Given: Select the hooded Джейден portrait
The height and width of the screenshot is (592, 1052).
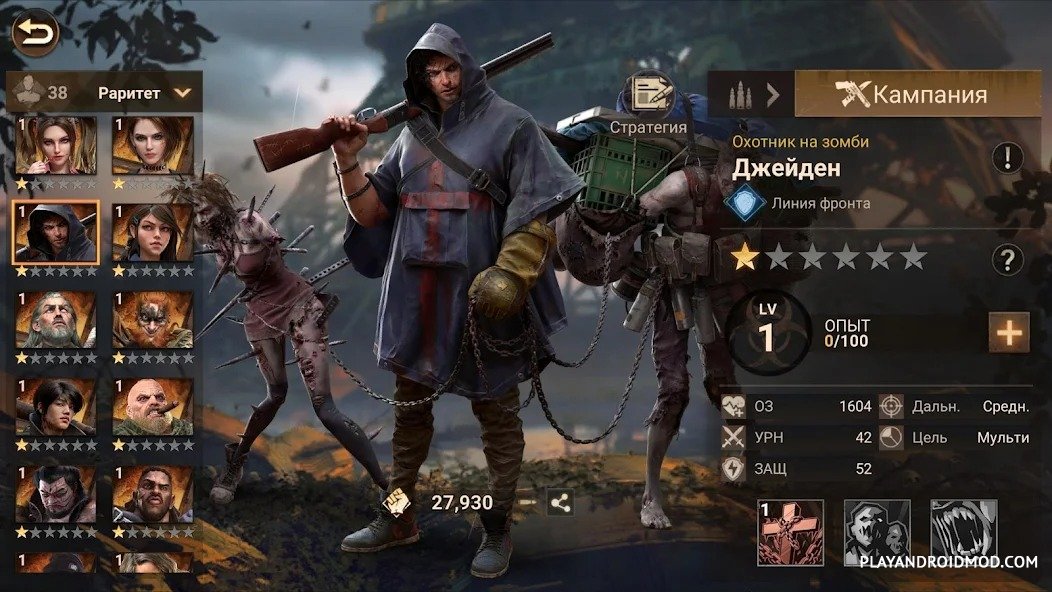Looking at the screenshot, I should (x=56, y=232).
